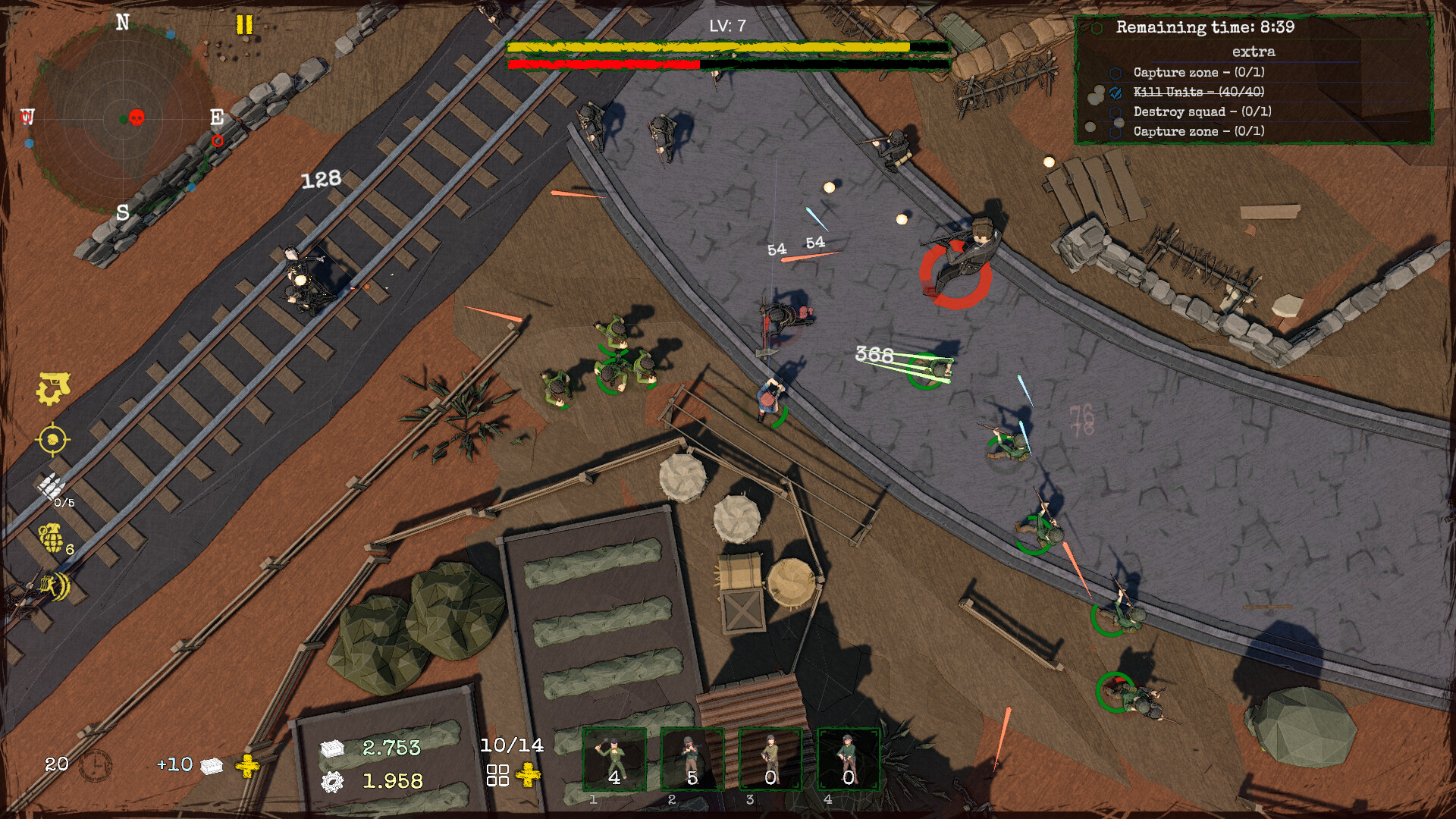Expand the last Capture zone objective entry

click(1115, 130)
